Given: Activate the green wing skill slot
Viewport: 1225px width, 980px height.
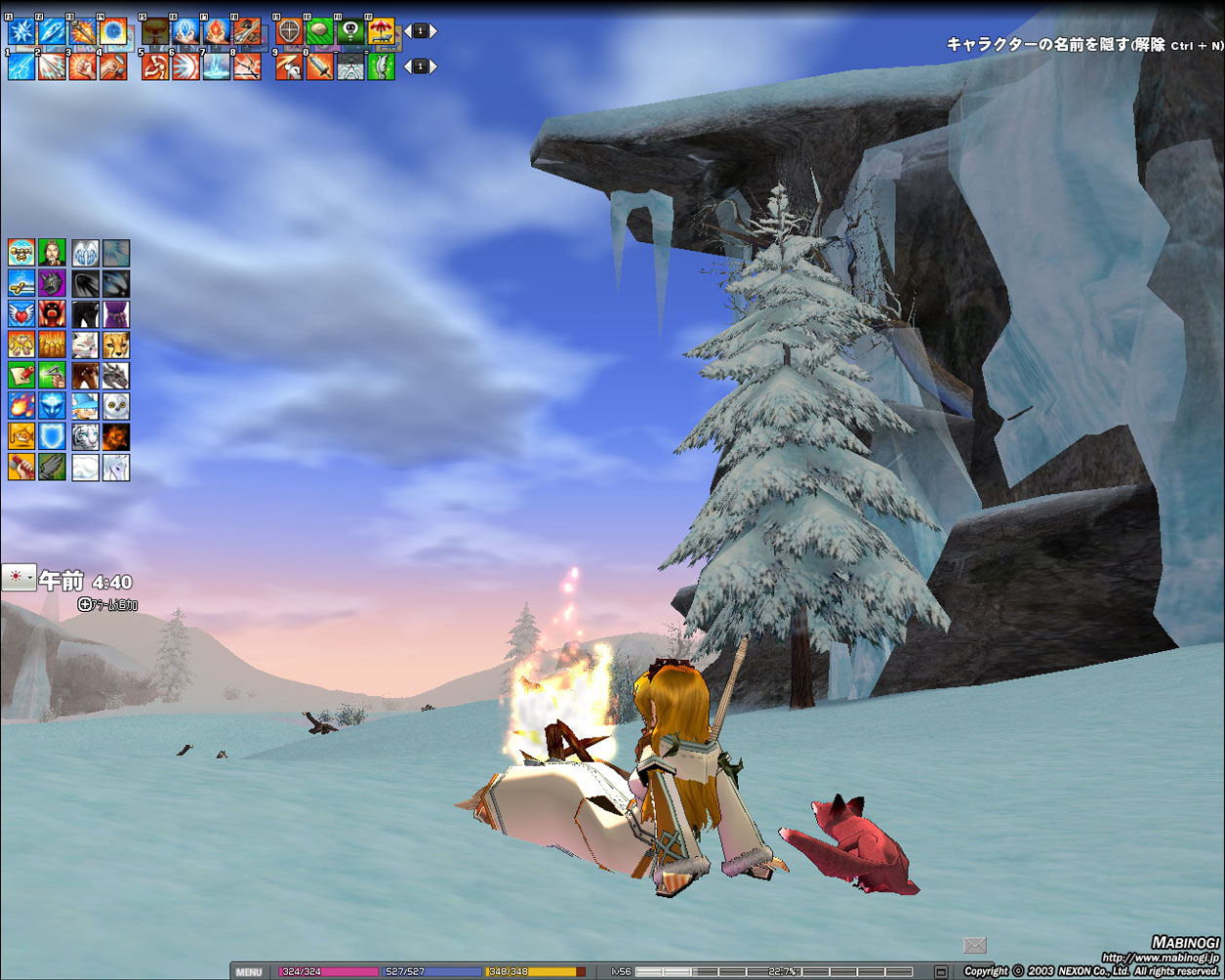Looking at the screenshot, I should (x=382, y=66).
